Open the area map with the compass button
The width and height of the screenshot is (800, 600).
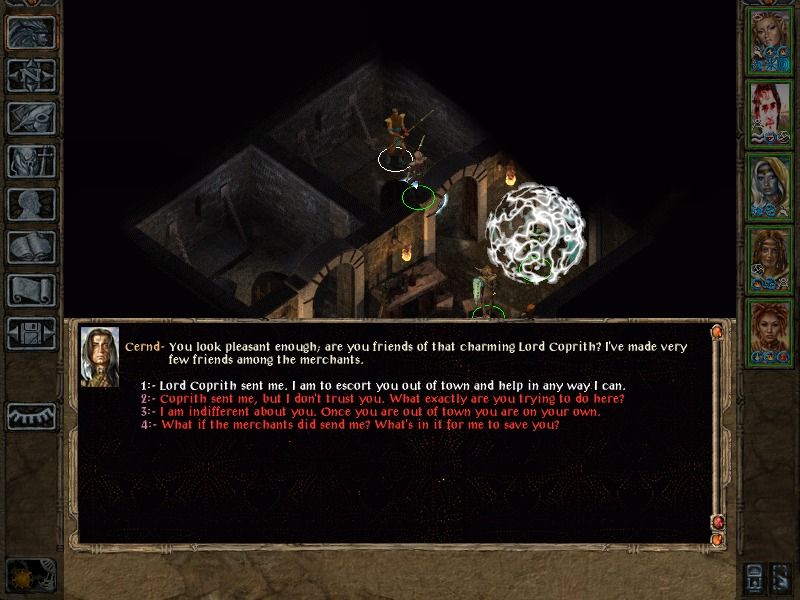pos(31,75)
